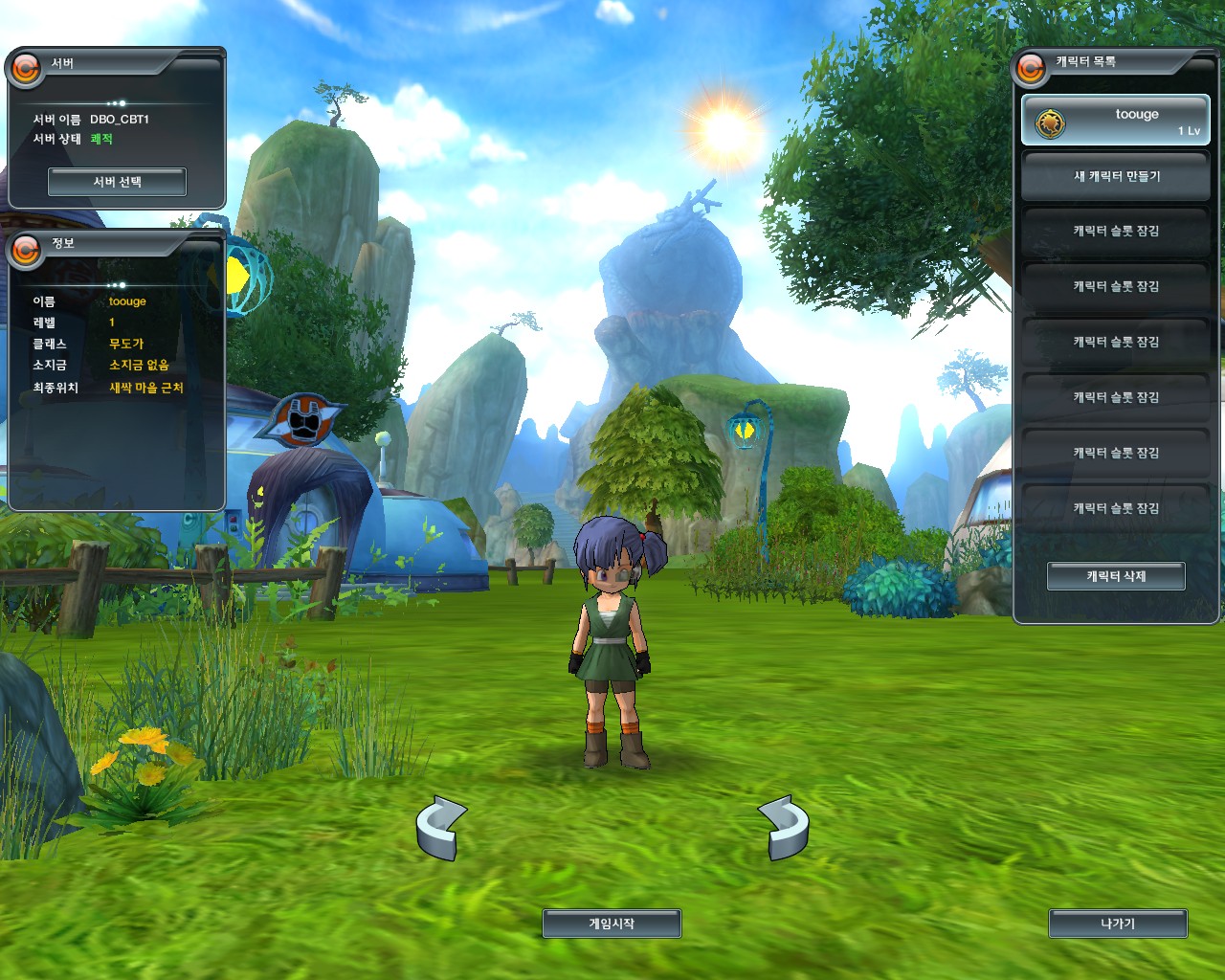This screenshot has height=980, width=1225.
Task: Click the Capsule Corp emblem on the 서버 panel
Action: [x=27, y=67]
